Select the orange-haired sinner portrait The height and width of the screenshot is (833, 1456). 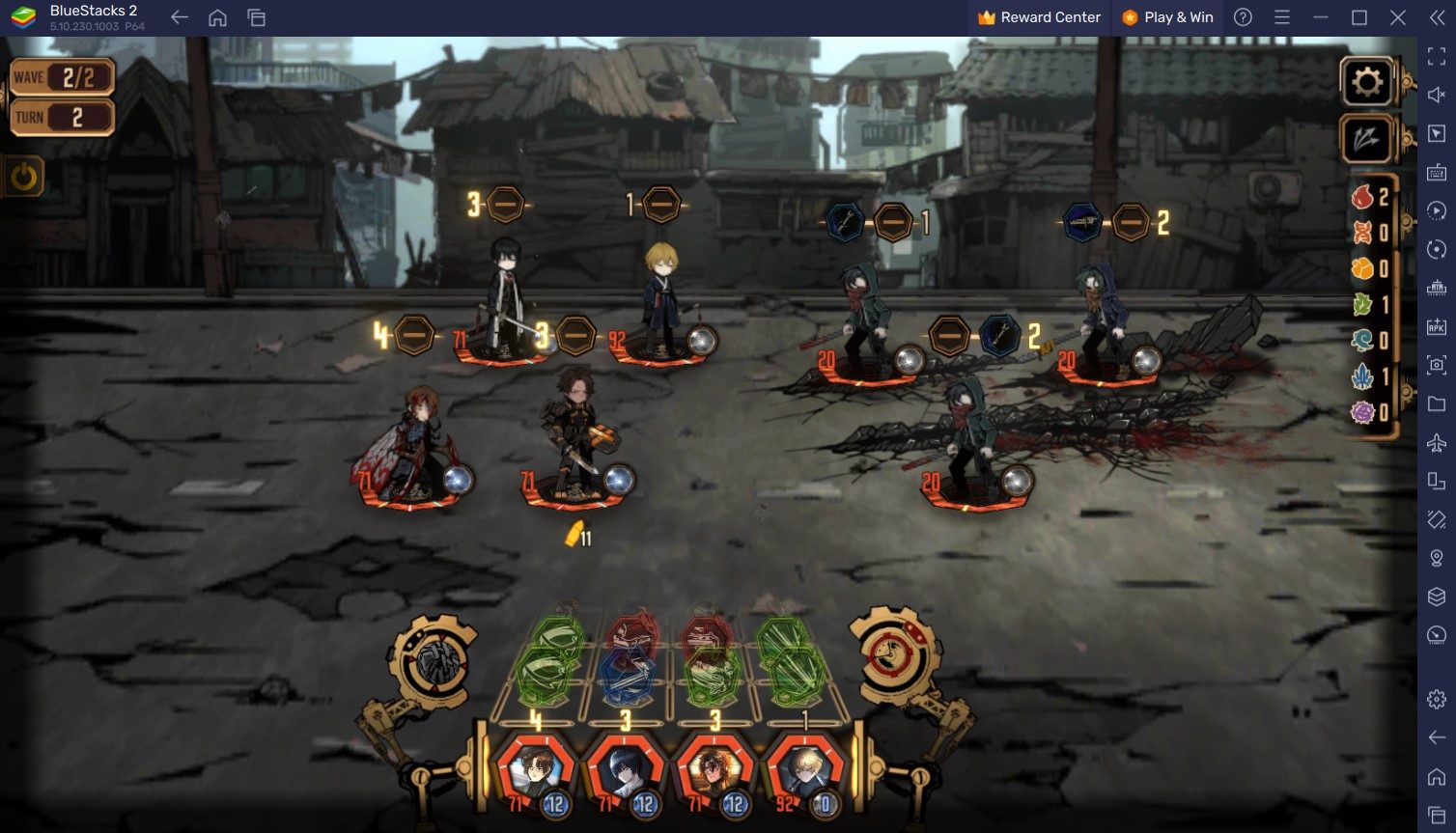click(x=714, y=773)
